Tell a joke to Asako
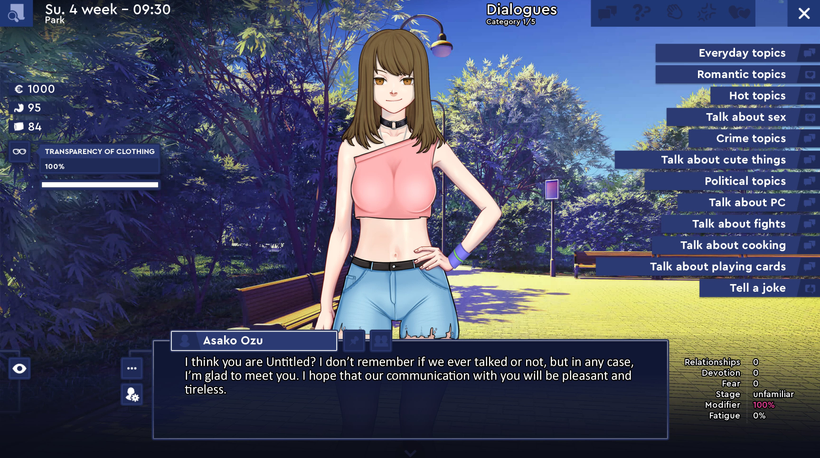This screenshot has width=820, height=458. 758,288
